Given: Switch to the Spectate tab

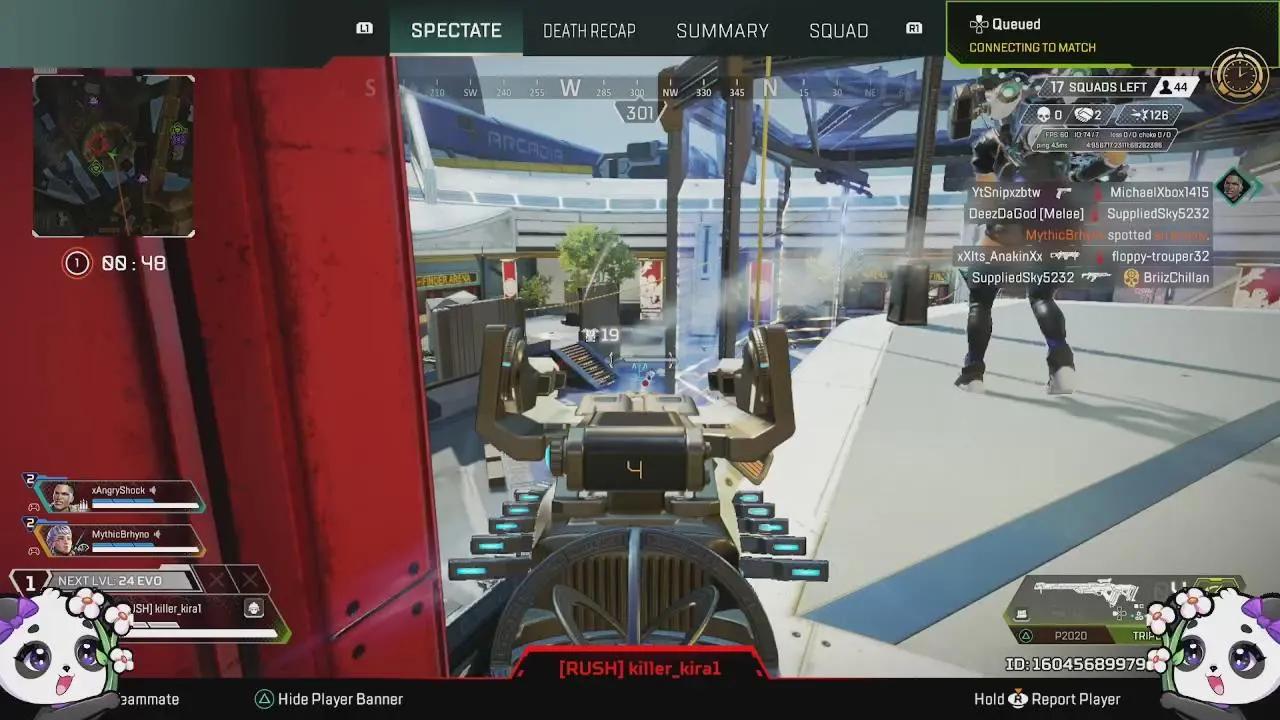Looking at the screenshot, I should click(456, 30).
